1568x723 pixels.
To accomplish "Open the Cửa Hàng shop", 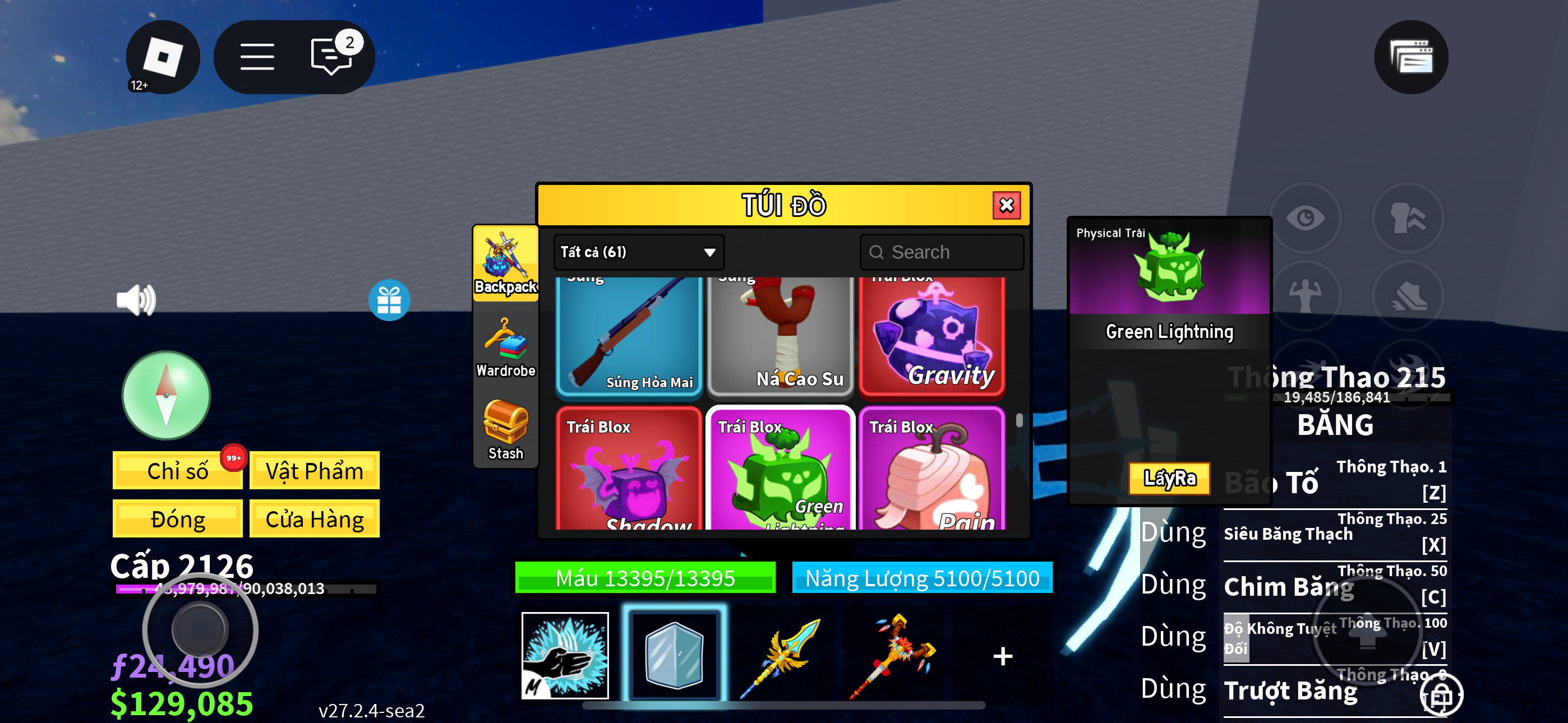I will pos(314,519).
